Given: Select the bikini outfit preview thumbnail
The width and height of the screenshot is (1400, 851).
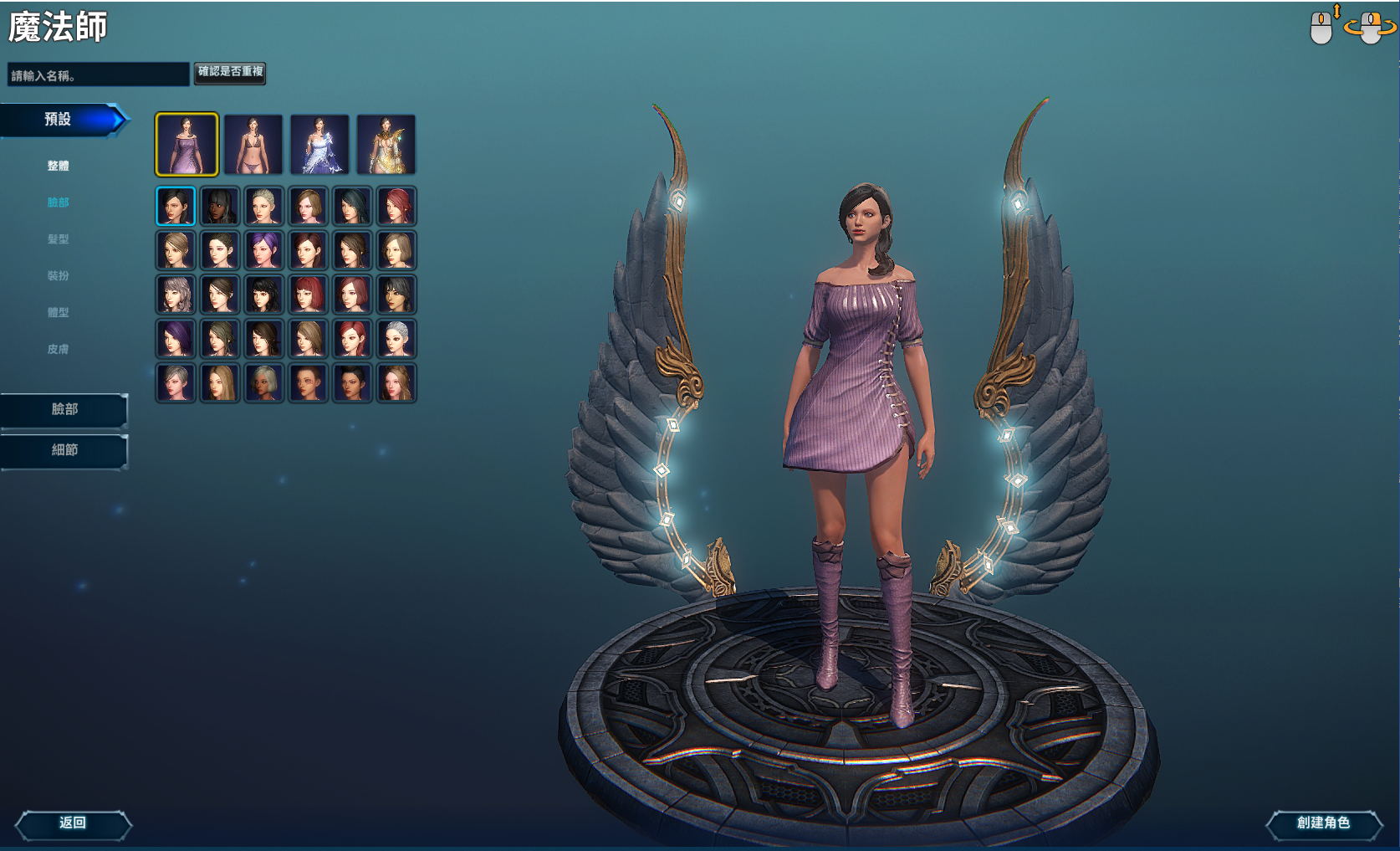Looking at the screenshot, I should point(253,145).
